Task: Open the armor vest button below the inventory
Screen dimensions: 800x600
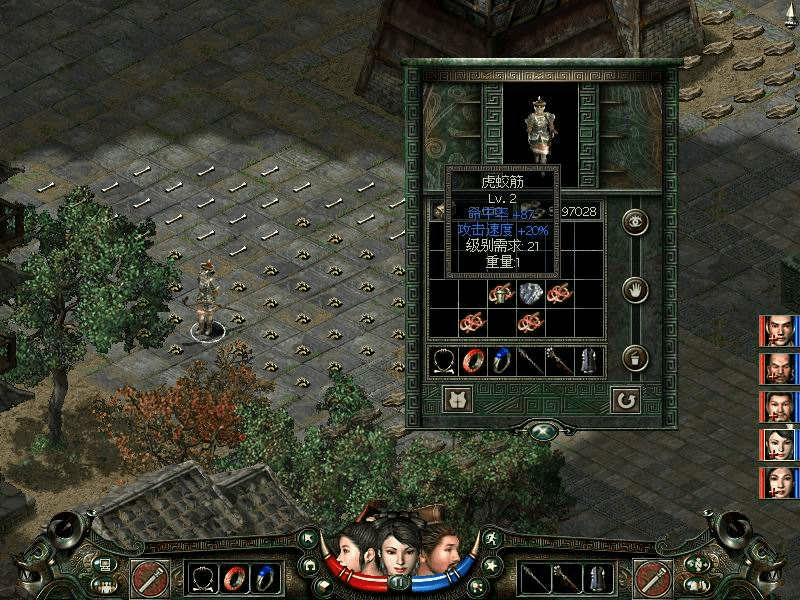Action: 457,400
